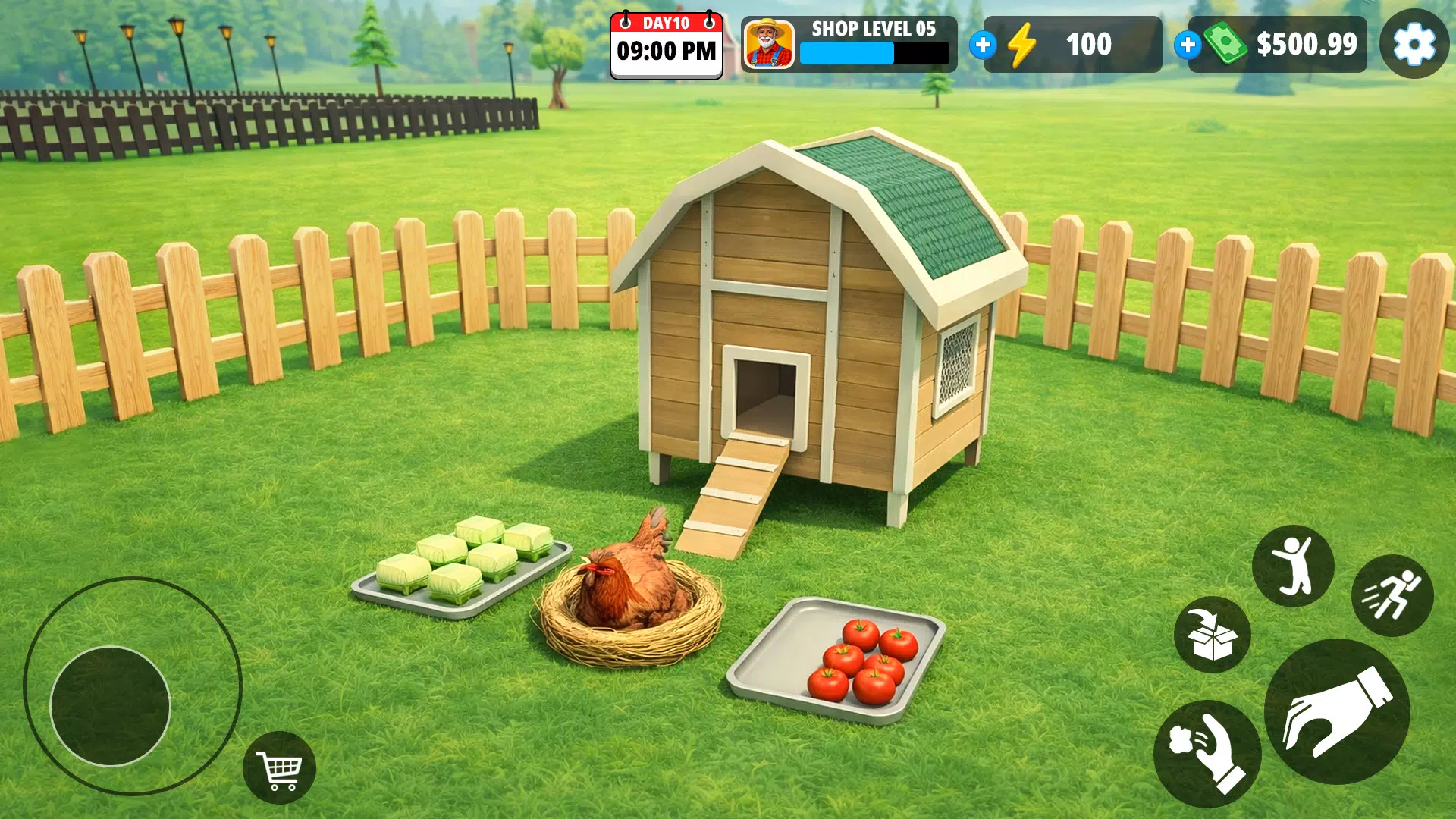Tap the farmer avatar portrait icon

[768, 45]
